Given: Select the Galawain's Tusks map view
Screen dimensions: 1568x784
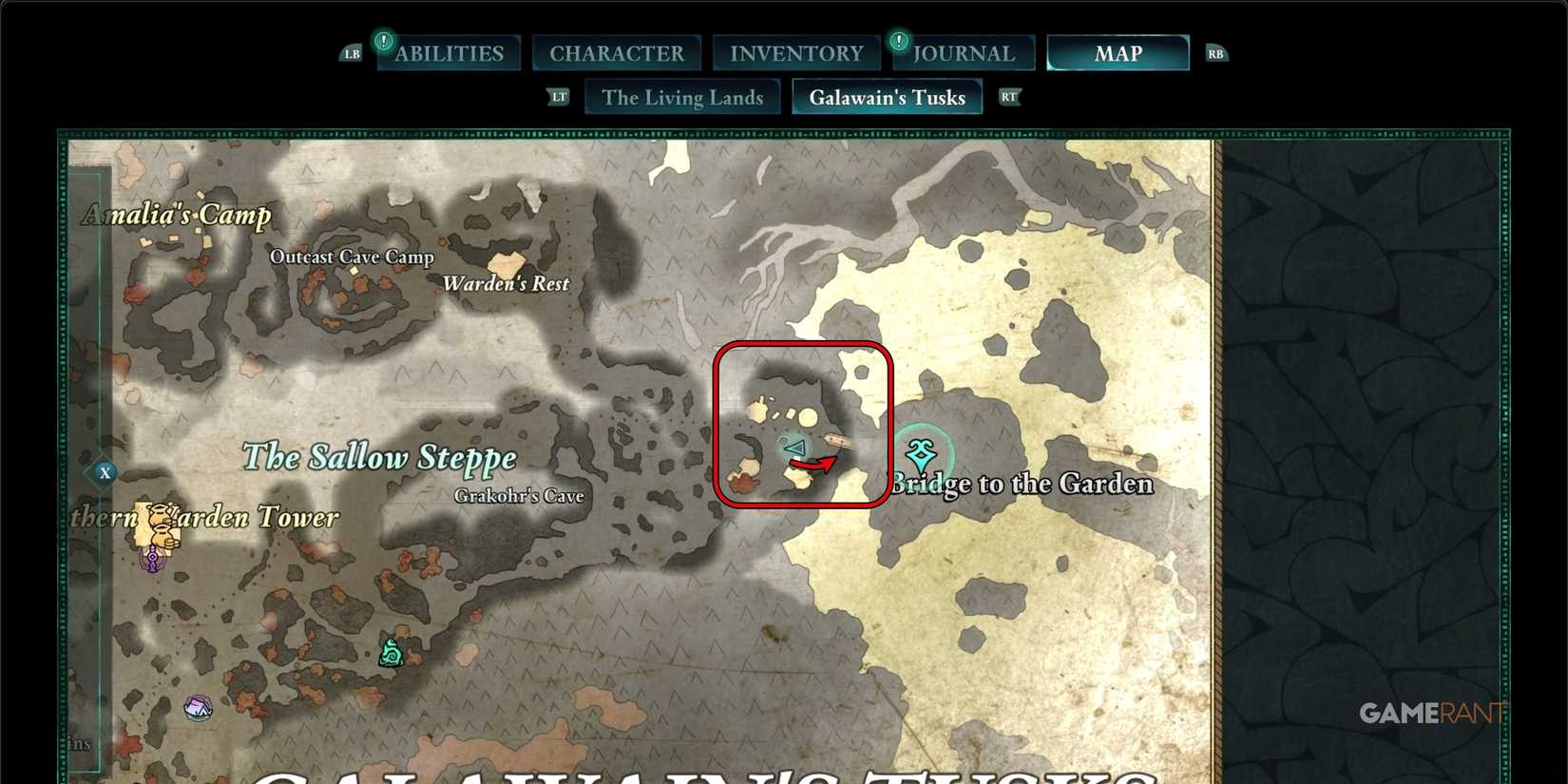Looking at the screenshot, I should 887,96.
